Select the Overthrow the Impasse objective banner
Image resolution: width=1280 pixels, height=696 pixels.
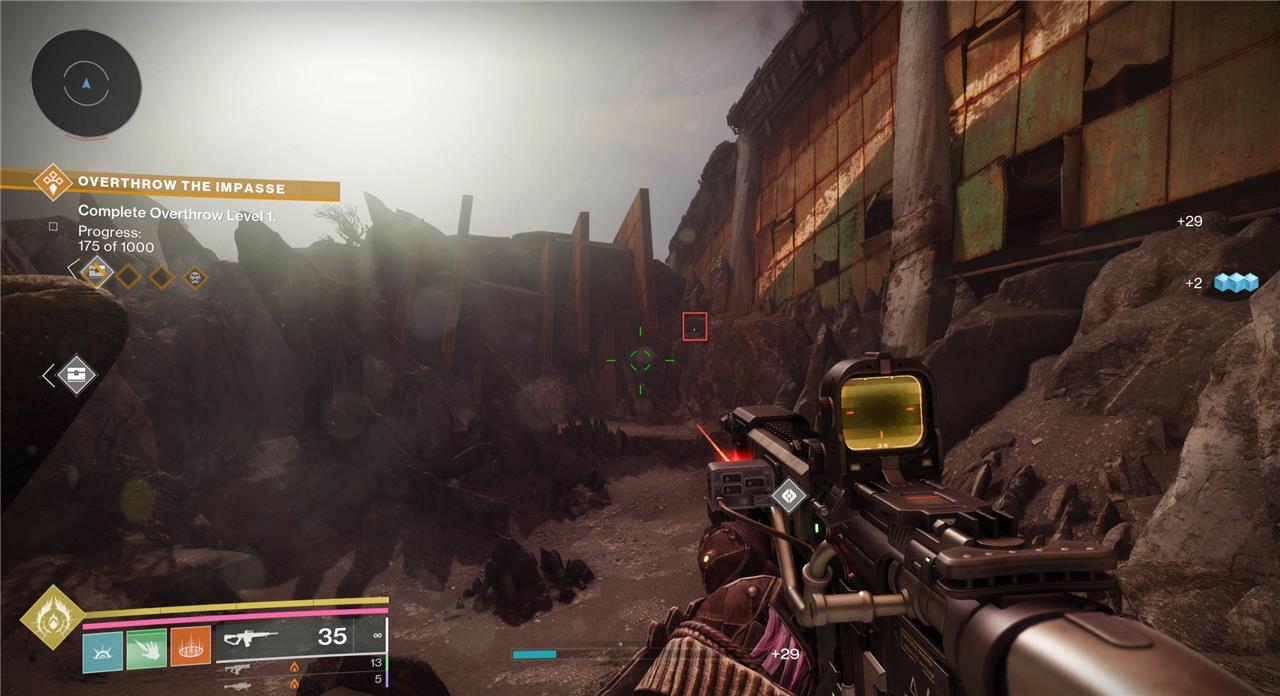(180, 187)
